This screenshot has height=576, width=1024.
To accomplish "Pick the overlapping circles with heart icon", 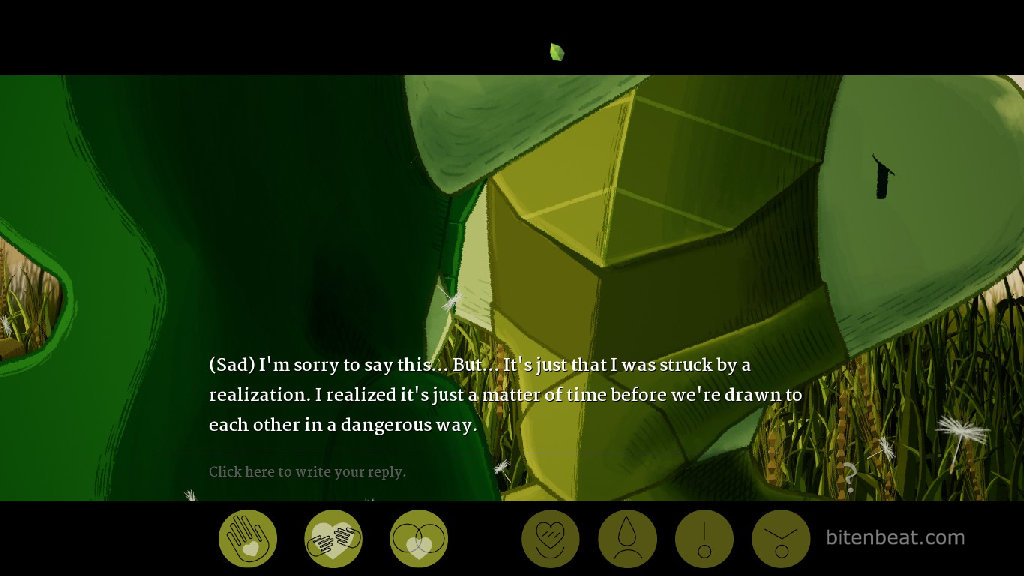I will tap(419, 539).
